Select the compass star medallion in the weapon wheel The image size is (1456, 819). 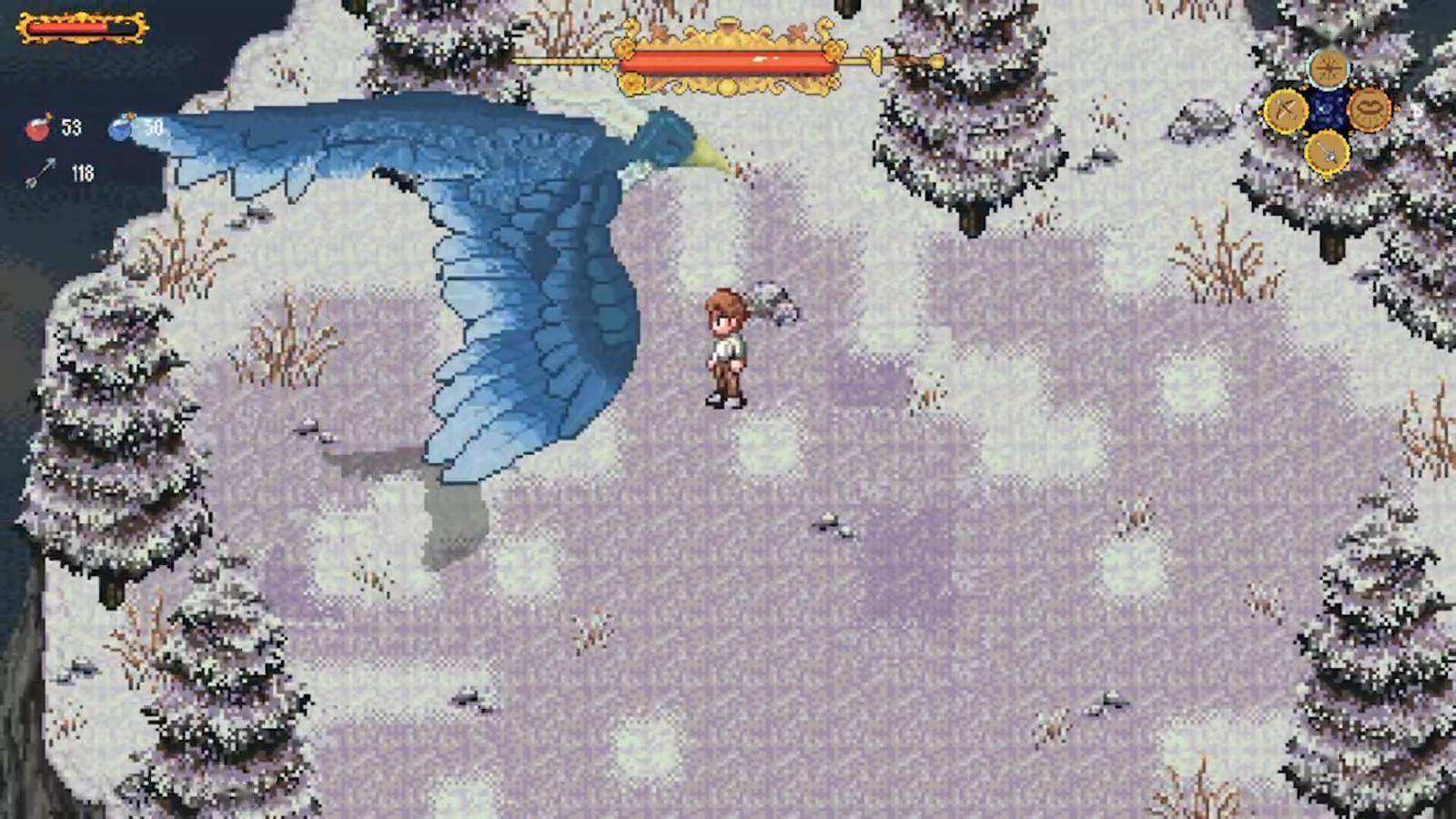click(1328, 67)
